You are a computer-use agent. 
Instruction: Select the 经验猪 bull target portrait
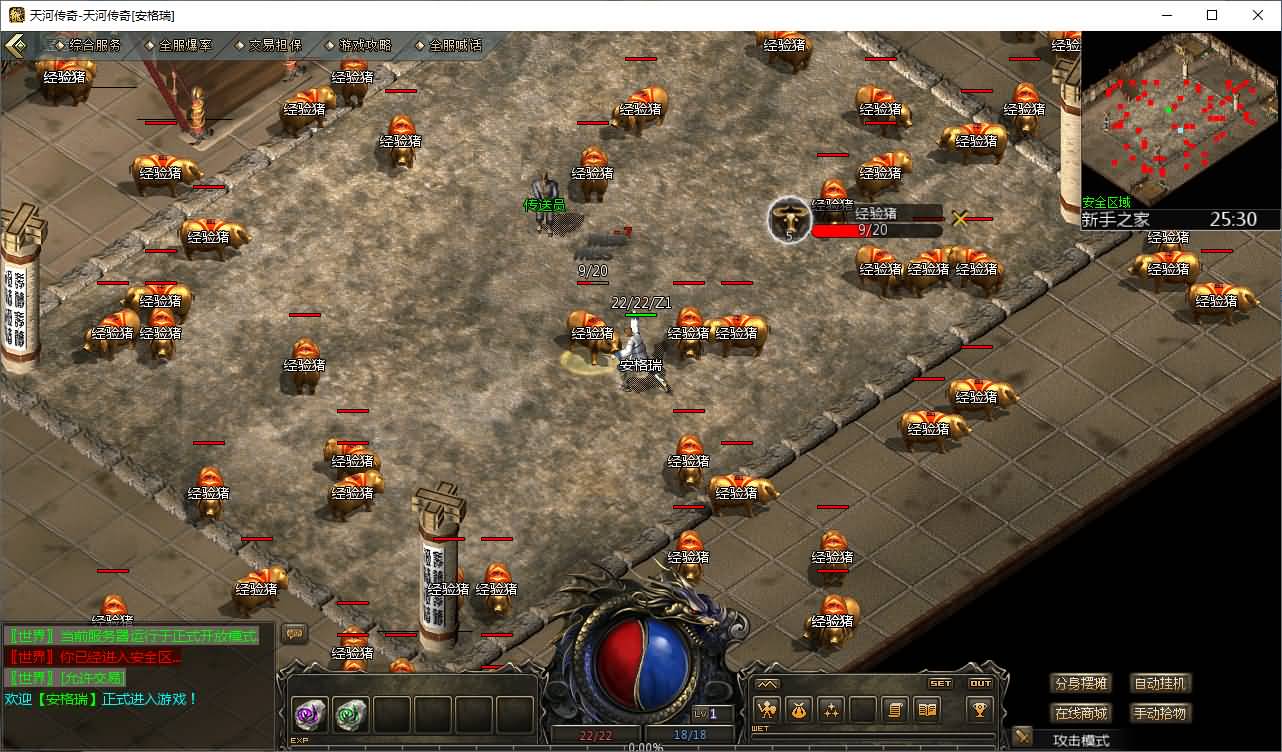[x=789, y=219]
